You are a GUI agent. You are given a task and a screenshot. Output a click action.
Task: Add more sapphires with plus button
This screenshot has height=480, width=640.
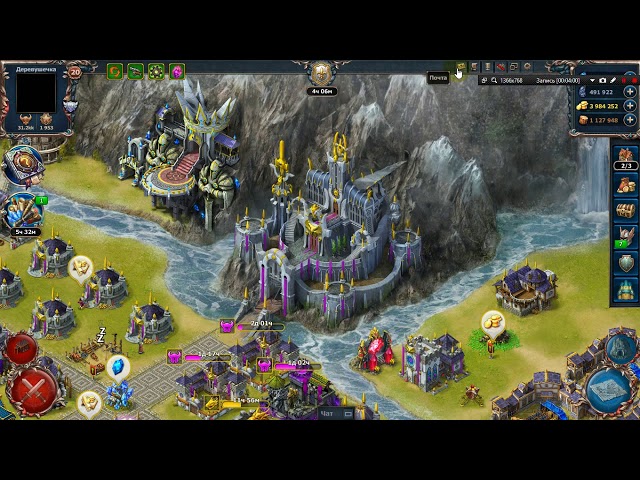tap(630, 91)
